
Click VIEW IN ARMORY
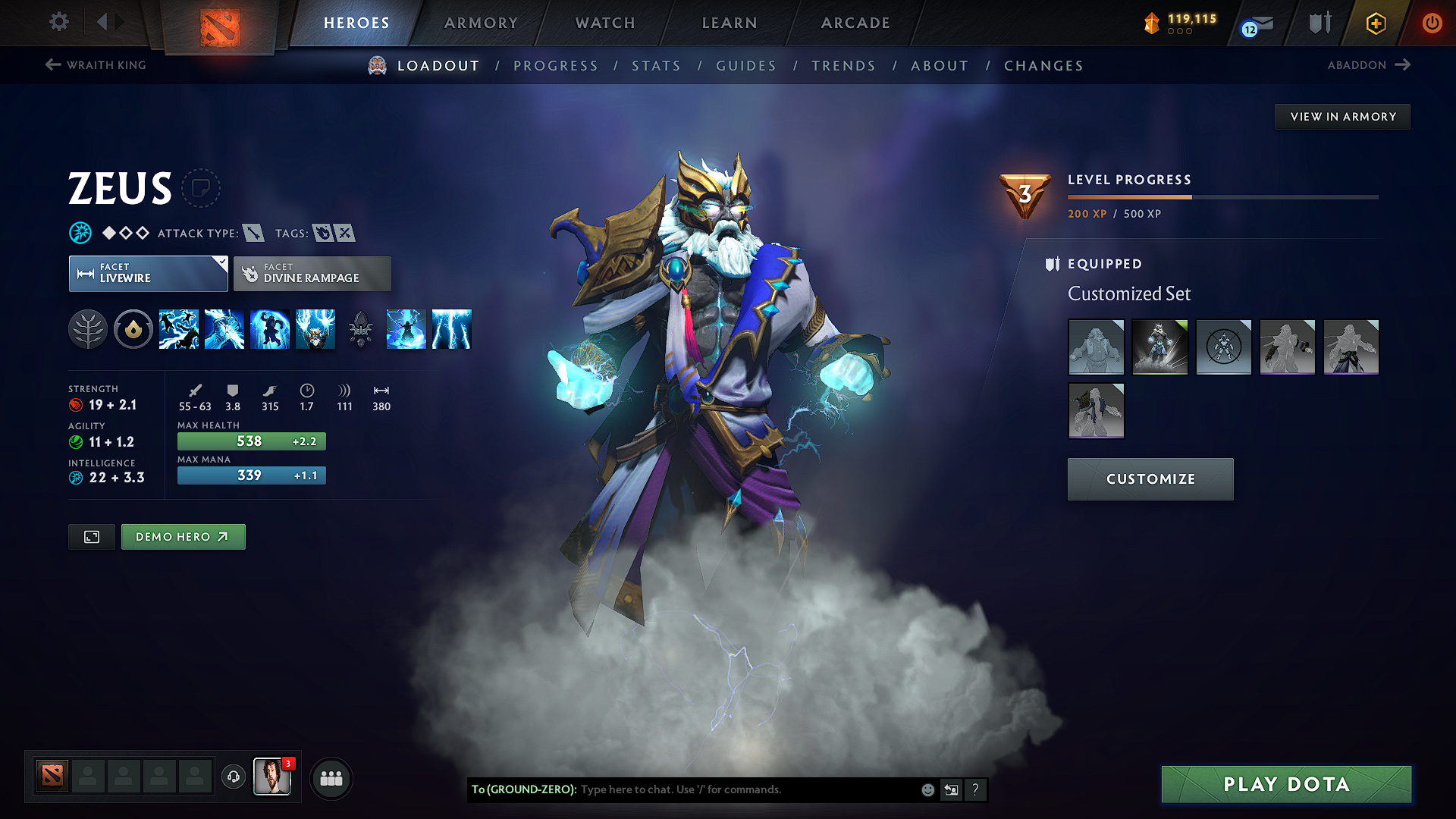[x=1342, y=116]
